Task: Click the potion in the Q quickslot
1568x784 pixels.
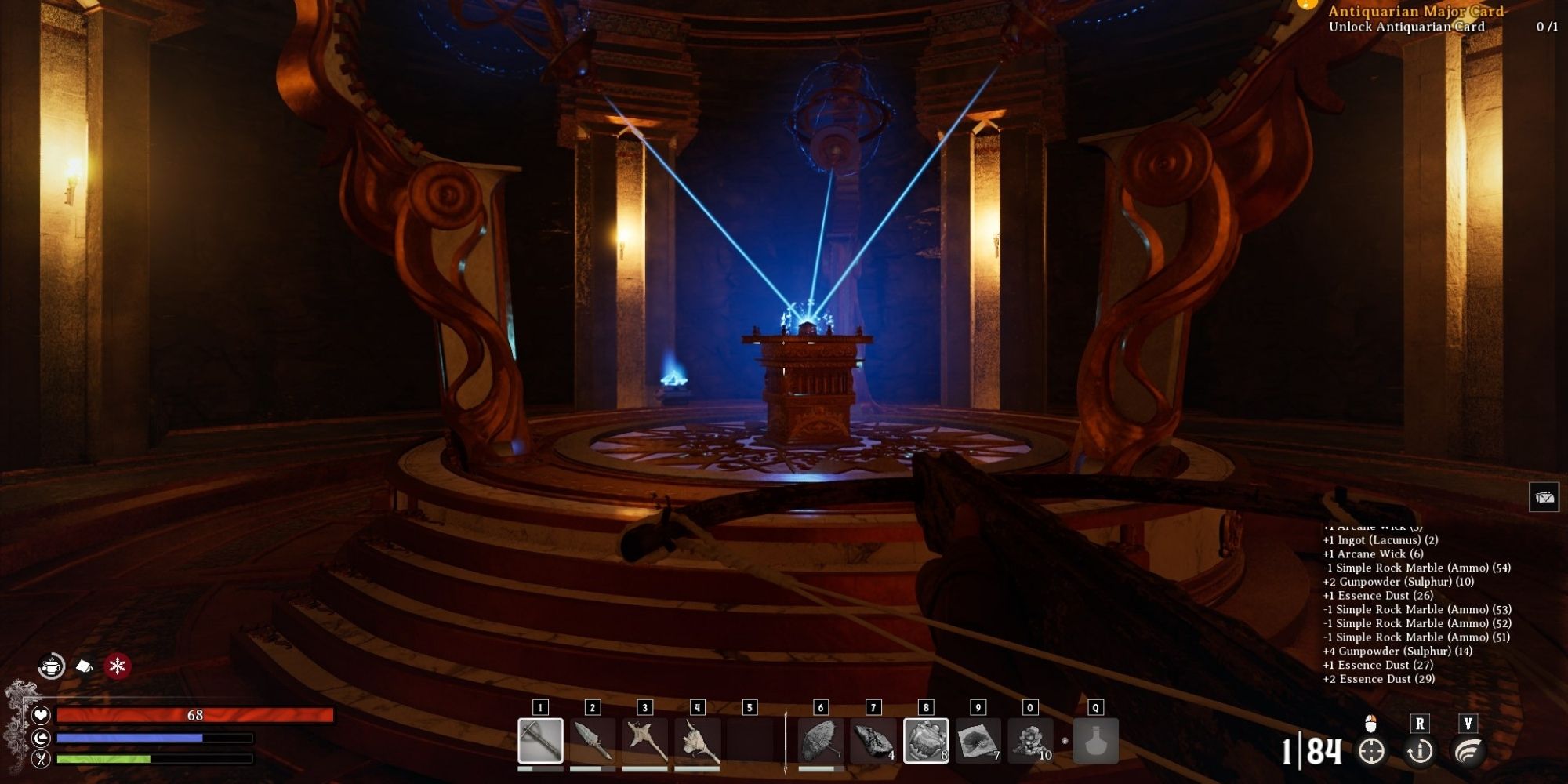Action: coord(1095,742)
